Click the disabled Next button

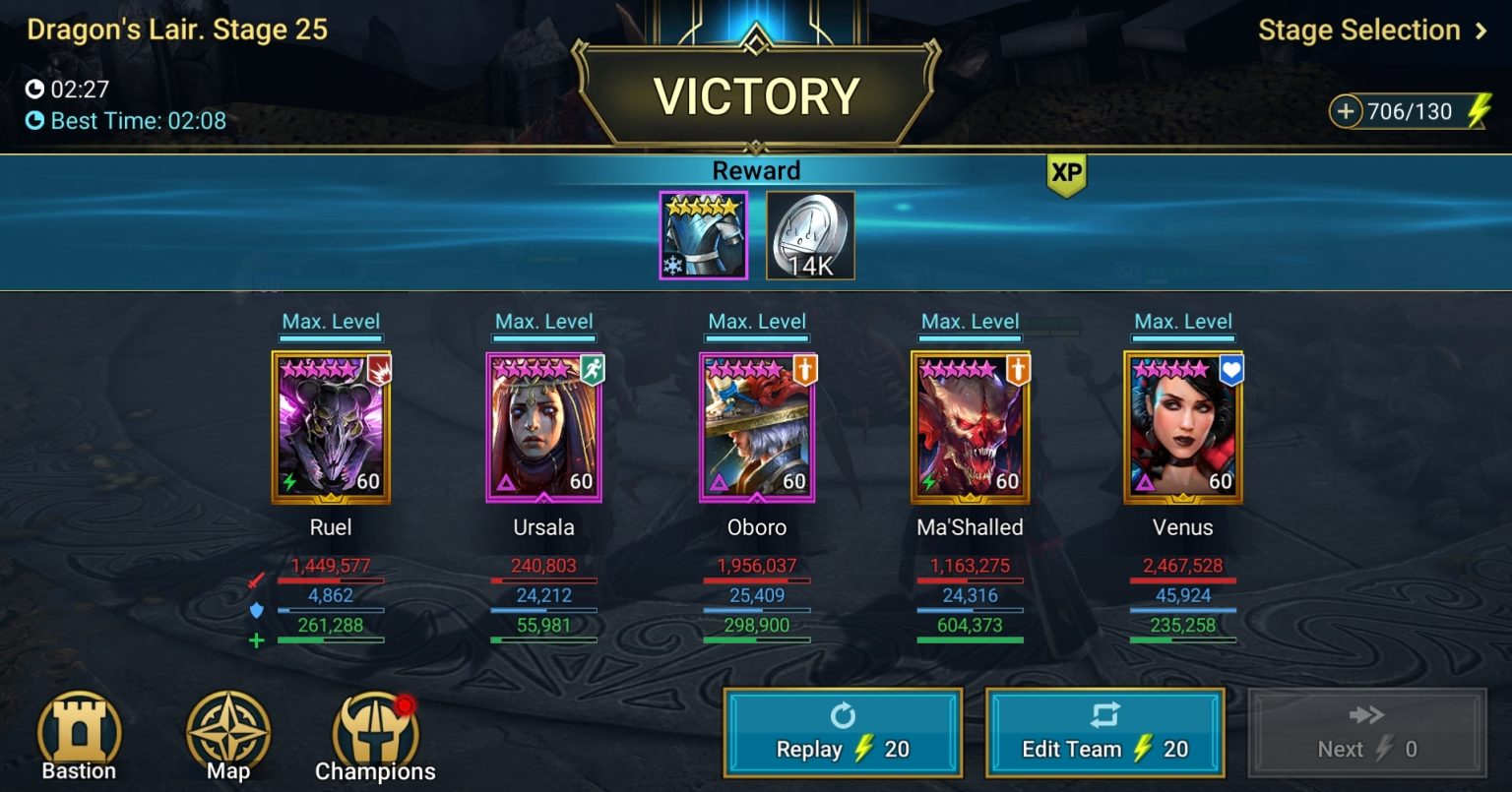1366,732
